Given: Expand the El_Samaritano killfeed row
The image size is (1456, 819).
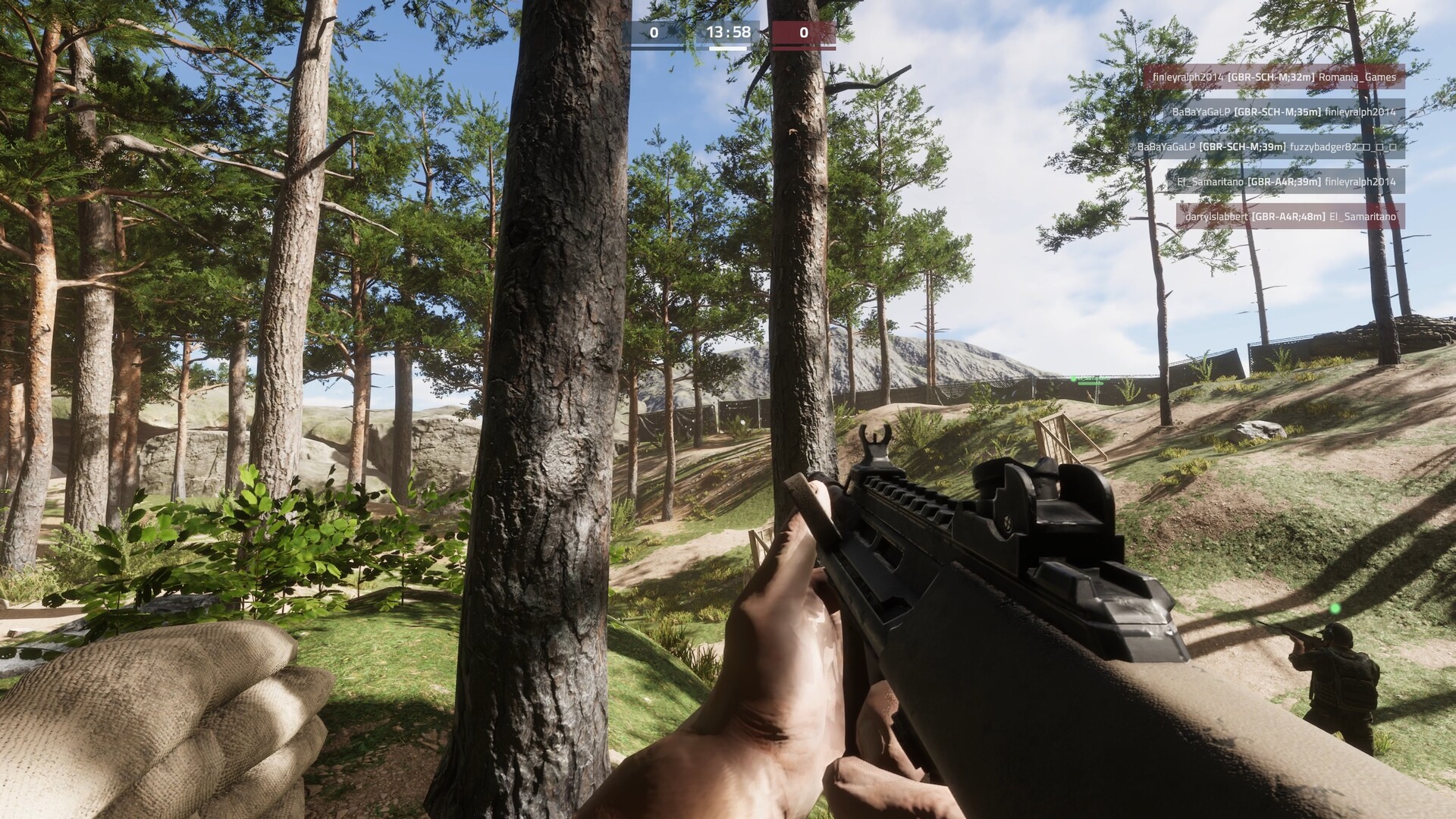Looking at the screenshot, I should 1211,183.
